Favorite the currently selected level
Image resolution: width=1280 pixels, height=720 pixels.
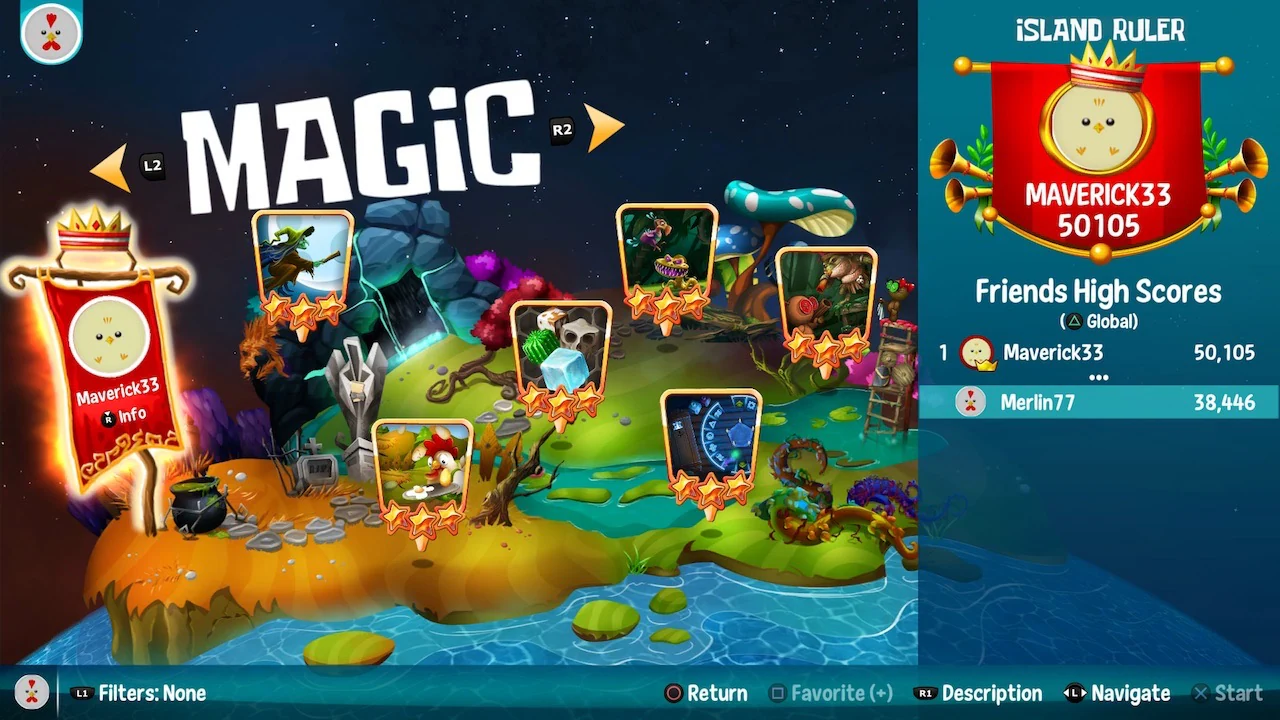click(x=829, y=693)
